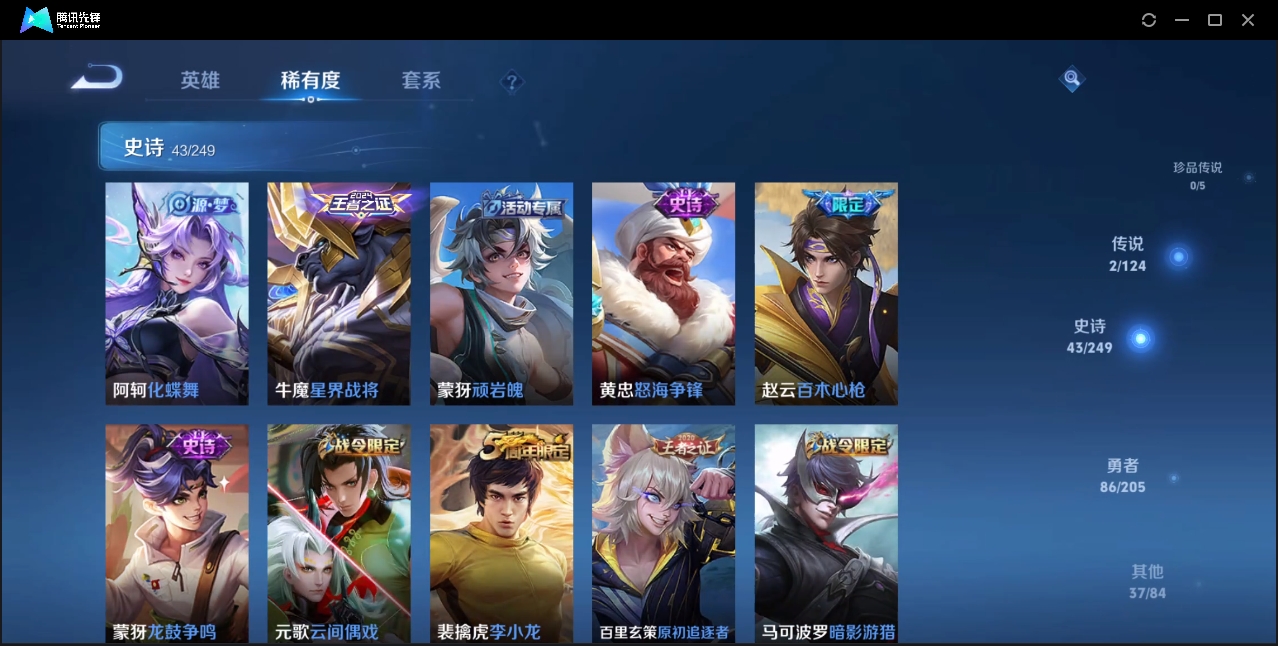The image size is (1278, 646).
Task: View the 赵云 百木心枪 skin card
Action: (x=826, y=293)
